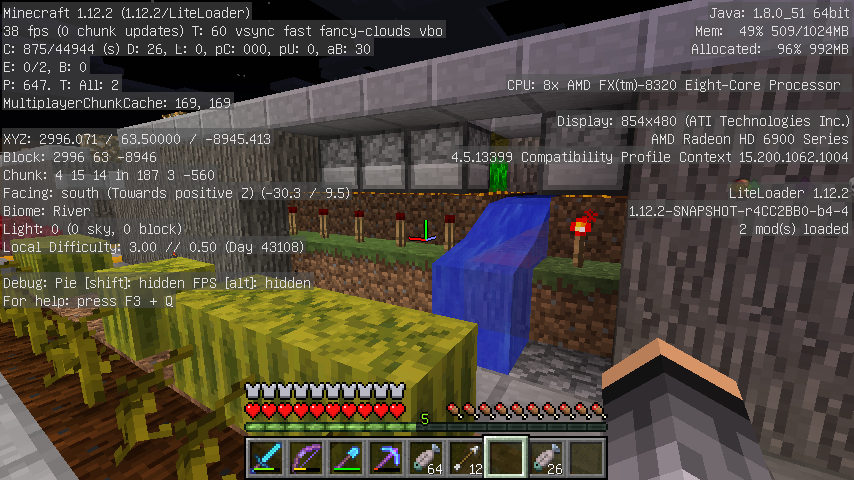Select the stack of 64 fish
The width and height of the screenshot is (854, 480).
426,457
